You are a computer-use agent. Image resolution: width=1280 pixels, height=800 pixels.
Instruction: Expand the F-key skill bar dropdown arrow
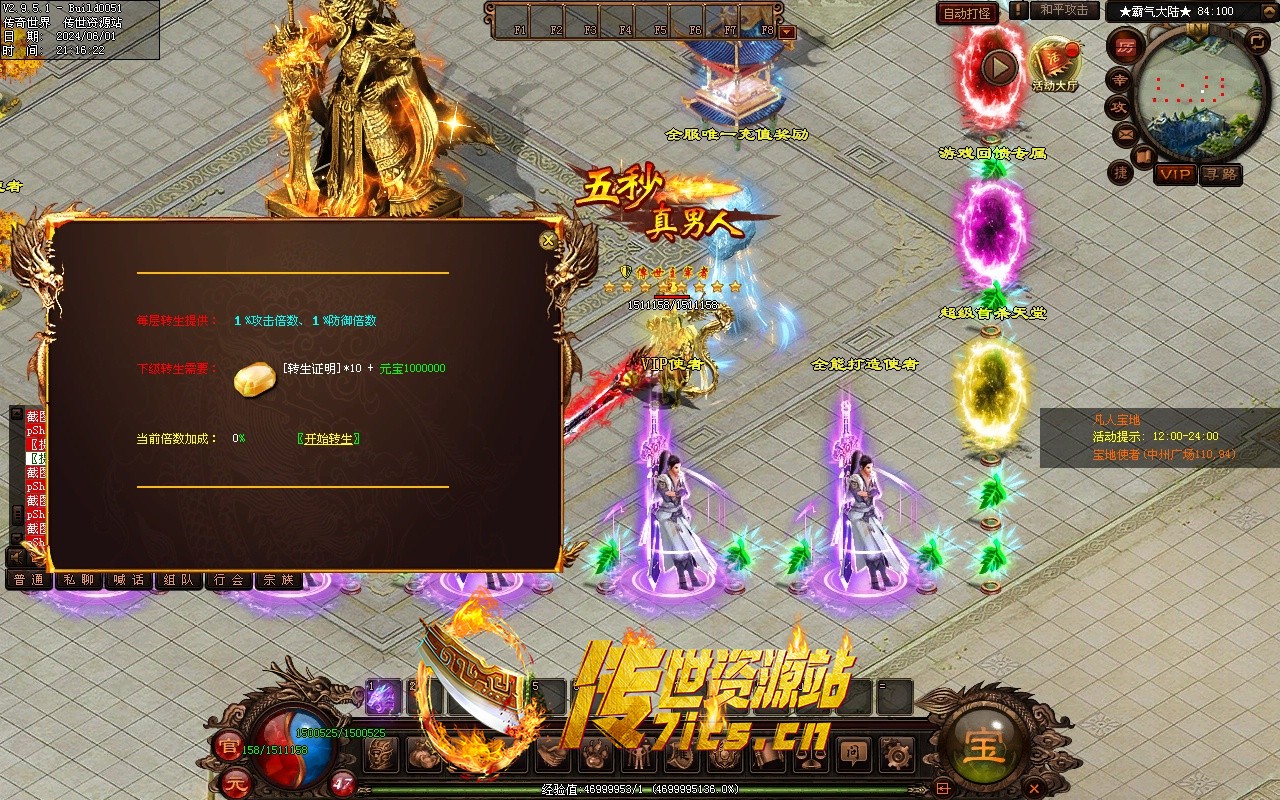pyautogui.click(x=787, y=32)
